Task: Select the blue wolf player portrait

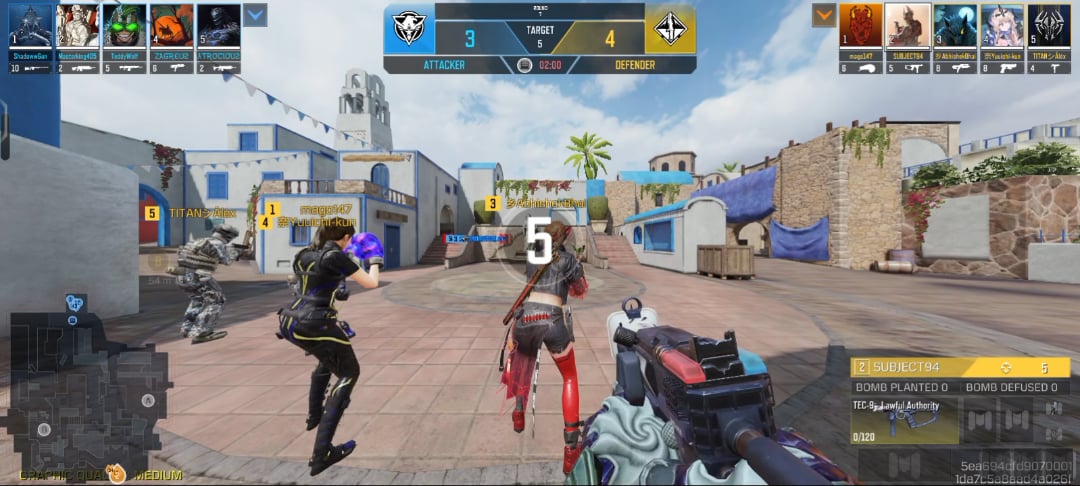Action: pyautogui.click(x=955, y=26)
